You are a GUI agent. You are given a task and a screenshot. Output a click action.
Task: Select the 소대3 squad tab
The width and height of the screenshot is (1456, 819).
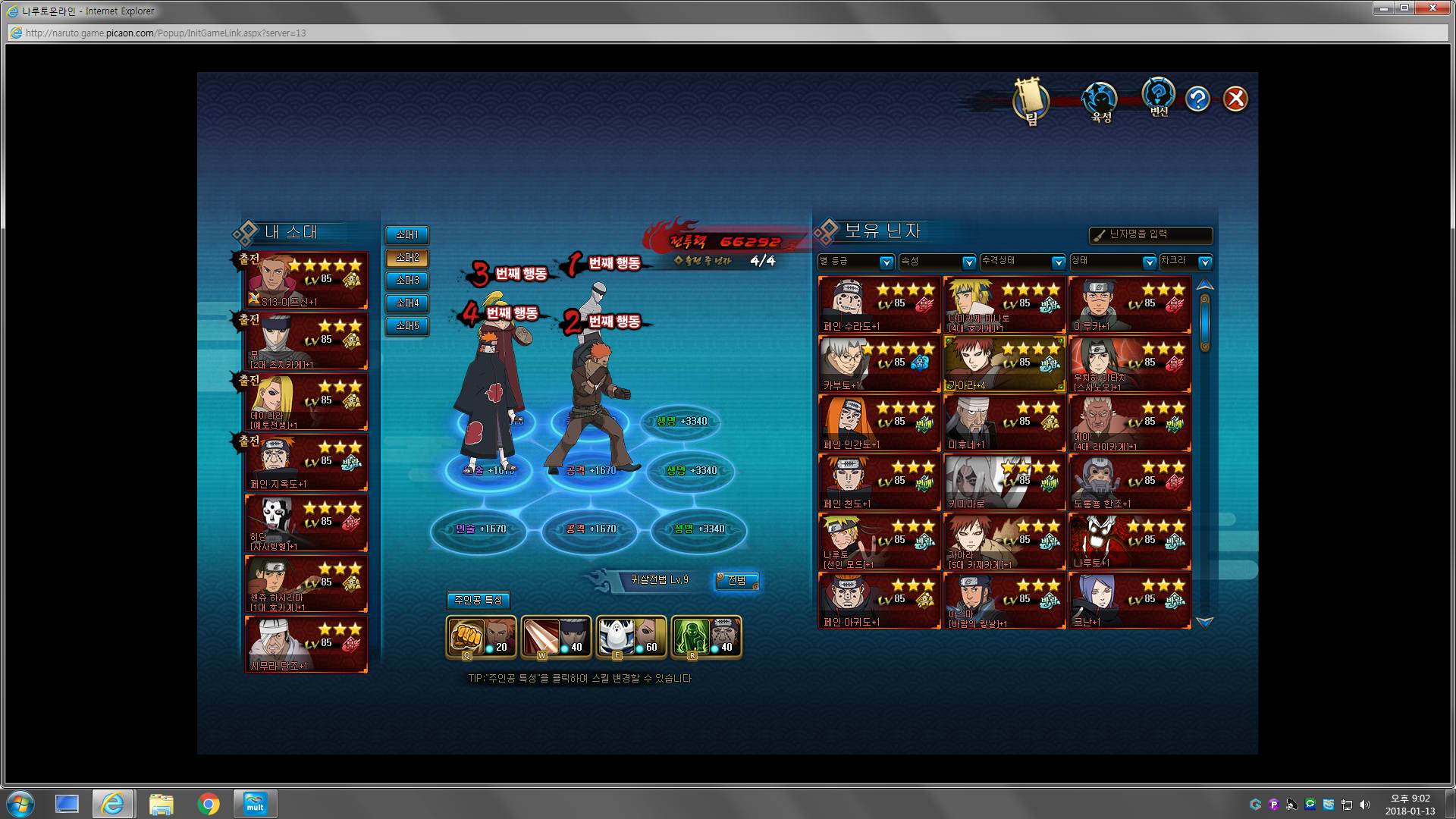coord(407,281)
